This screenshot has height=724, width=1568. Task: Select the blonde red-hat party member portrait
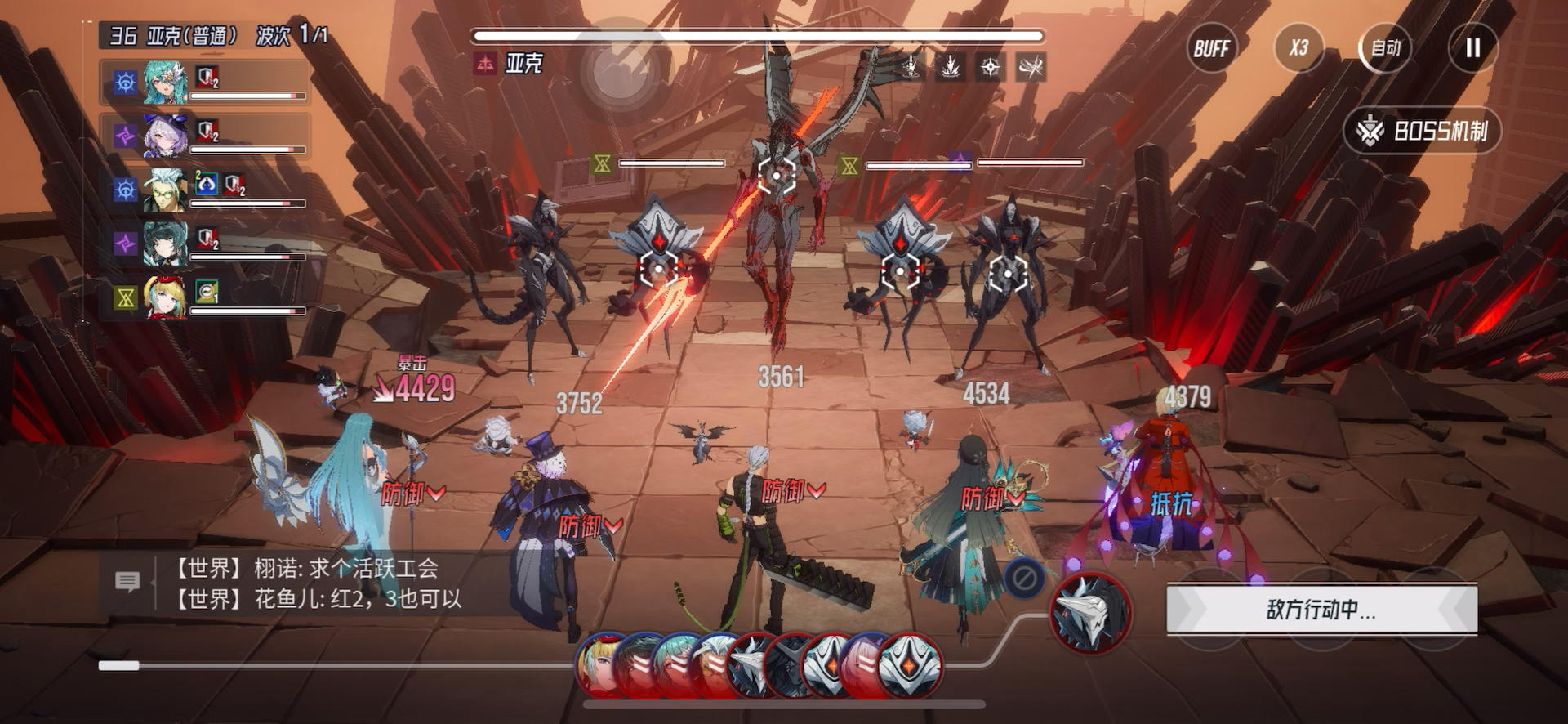pyautogui.click(x=165, y=297)
